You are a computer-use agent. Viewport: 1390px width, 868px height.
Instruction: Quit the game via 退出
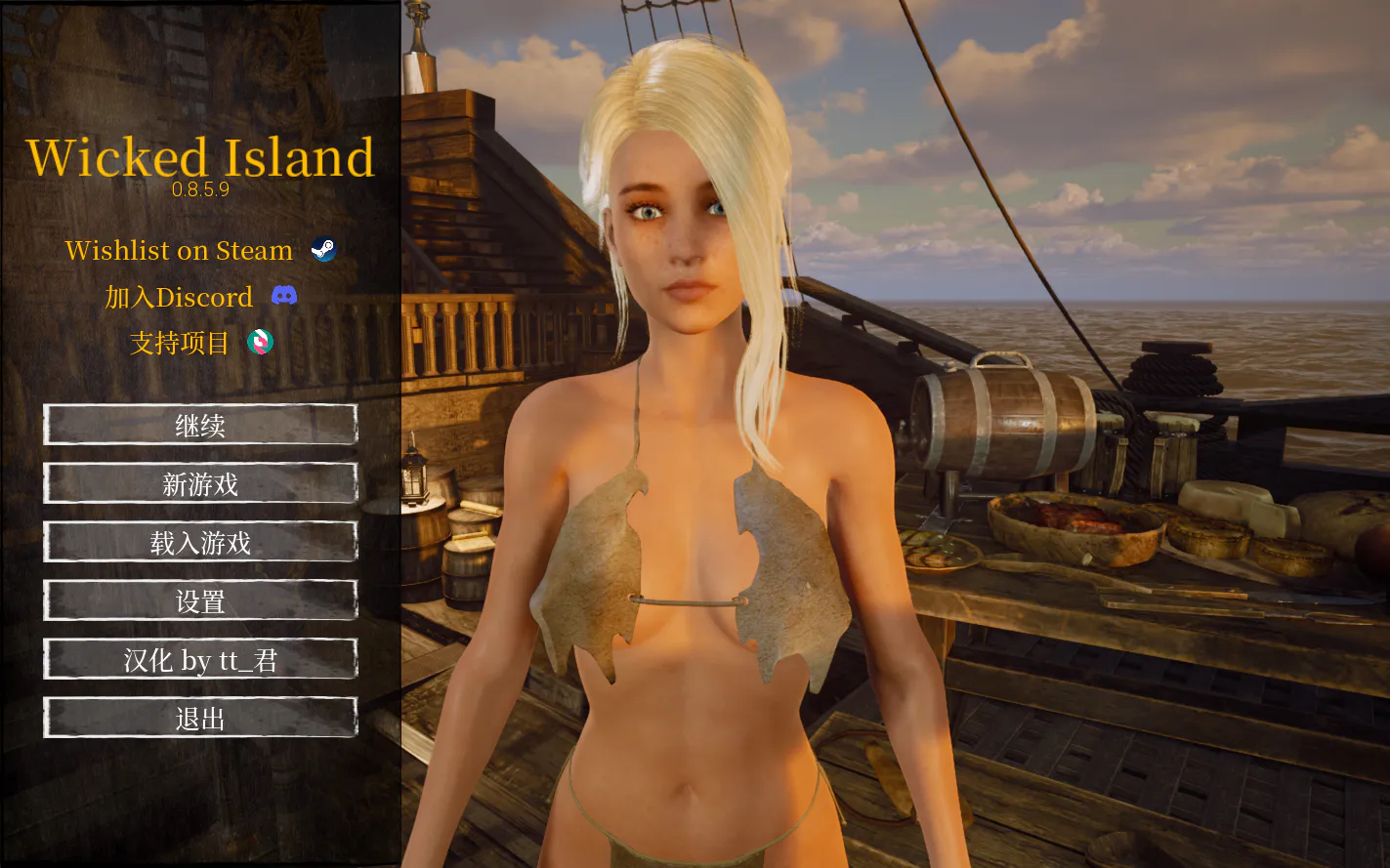click(x=200, y=718)
